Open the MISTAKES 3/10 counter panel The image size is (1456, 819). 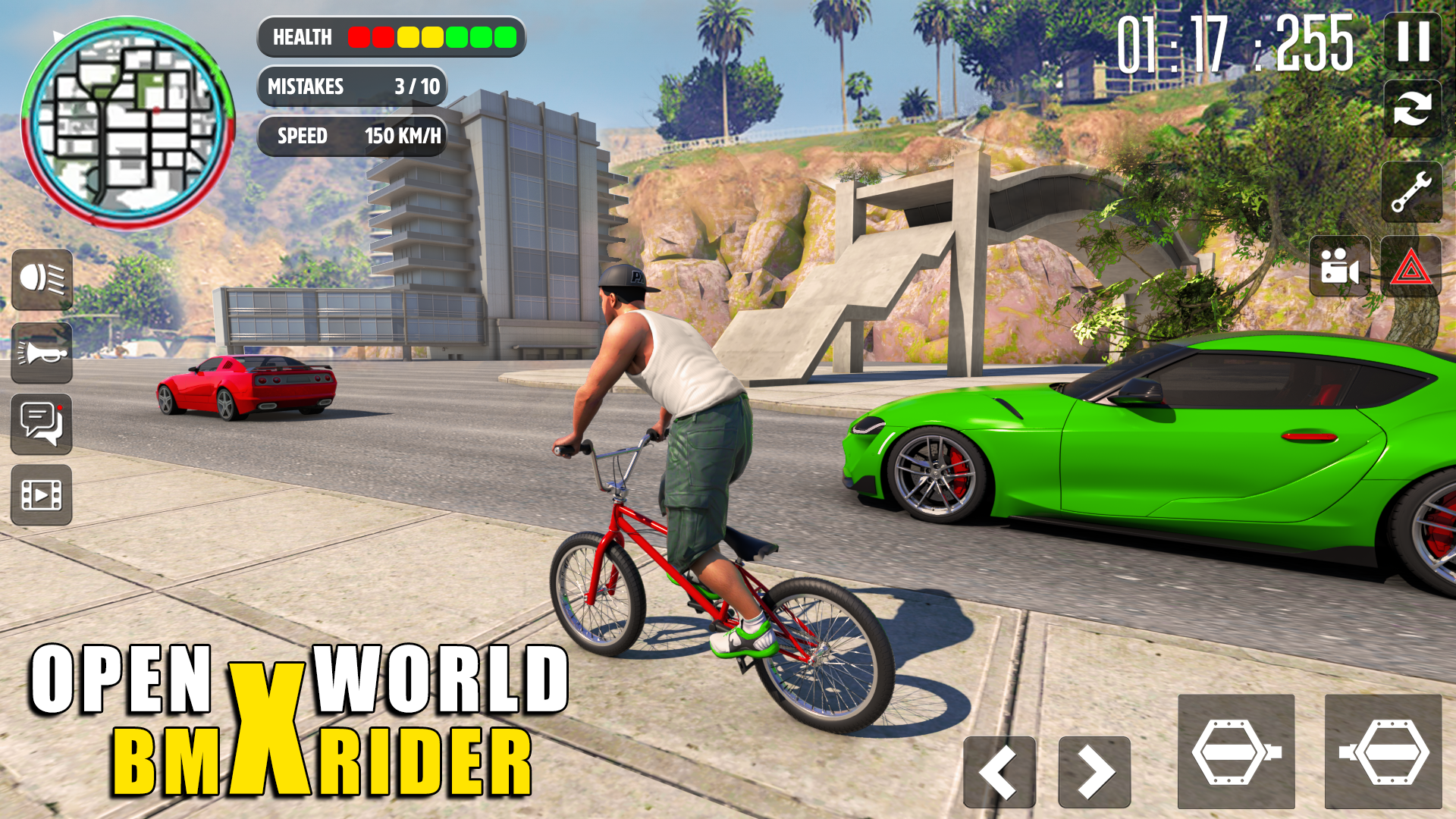tap(353, 87)
